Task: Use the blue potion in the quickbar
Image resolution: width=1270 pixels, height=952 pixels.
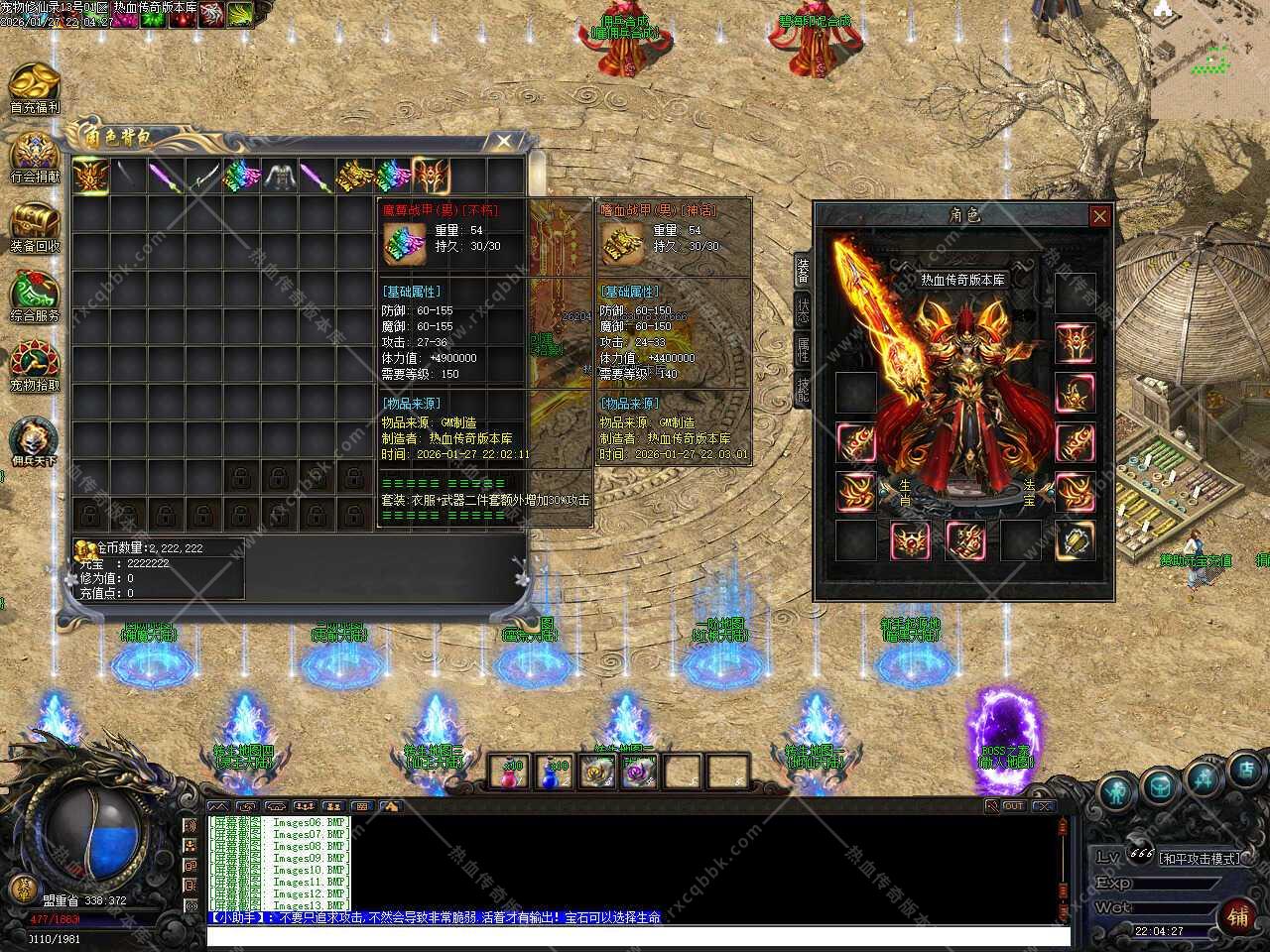Action: [x=555, y=772]
